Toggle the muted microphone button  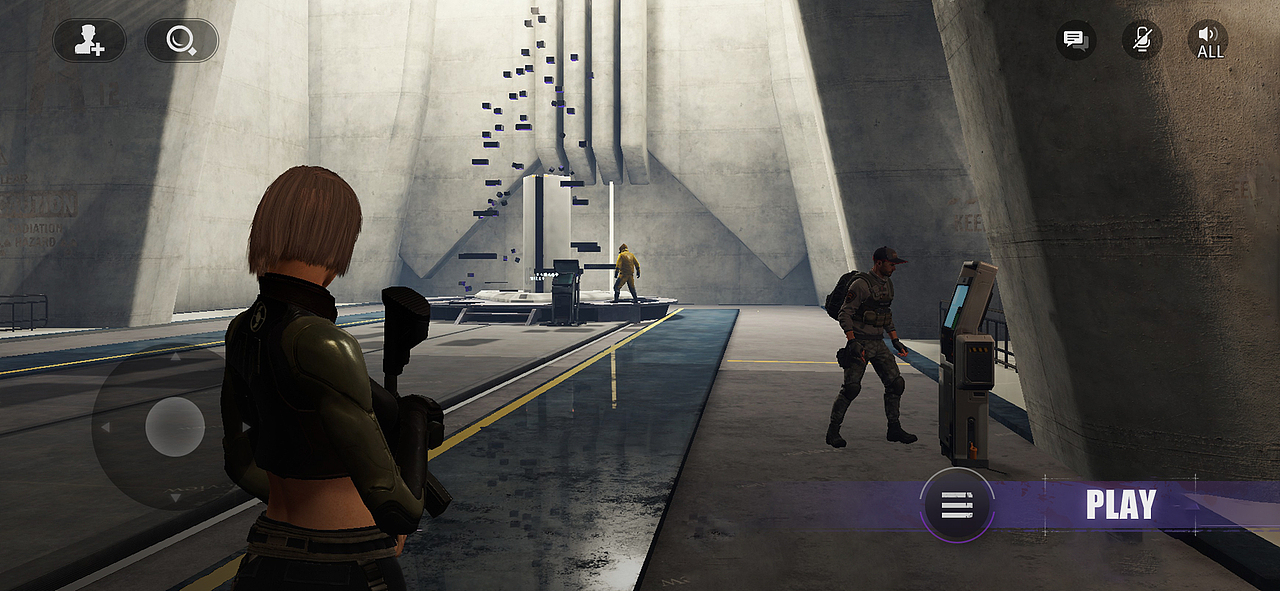tap(1141, 40)
